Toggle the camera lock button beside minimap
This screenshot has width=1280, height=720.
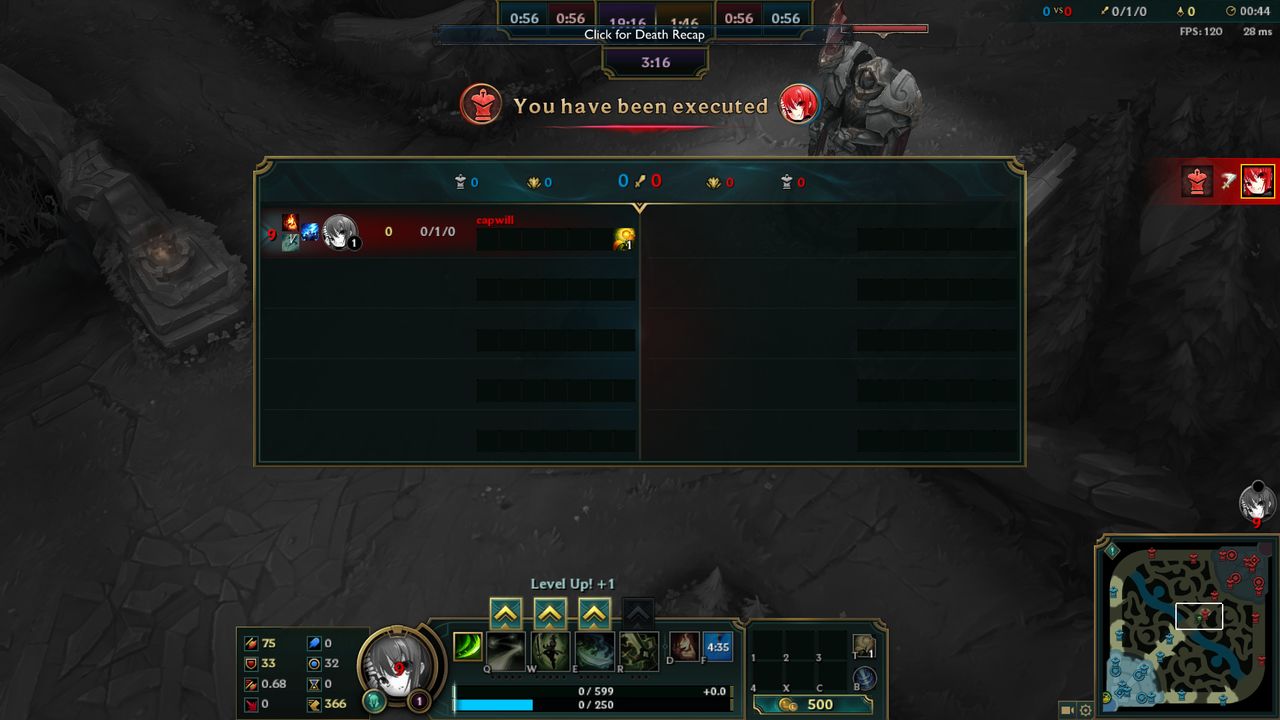coord(1067,710)
